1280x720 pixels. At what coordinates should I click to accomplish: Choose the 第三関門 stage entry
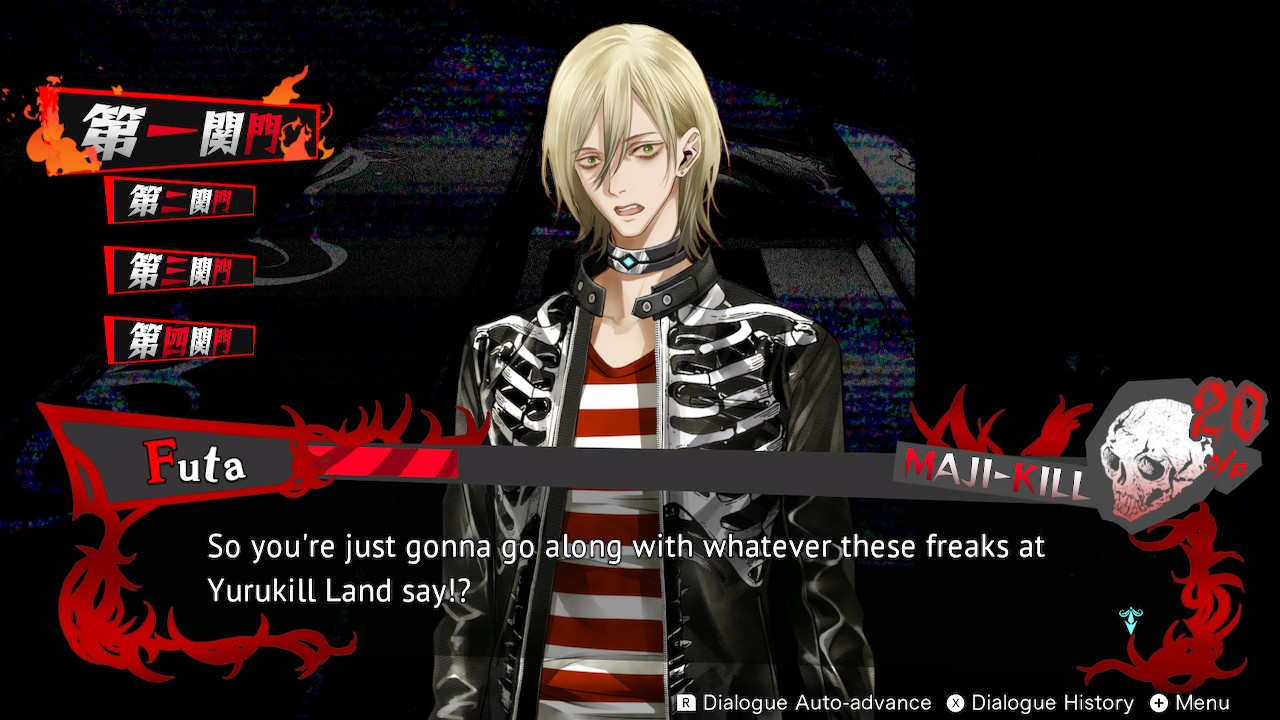click(180, 270)
